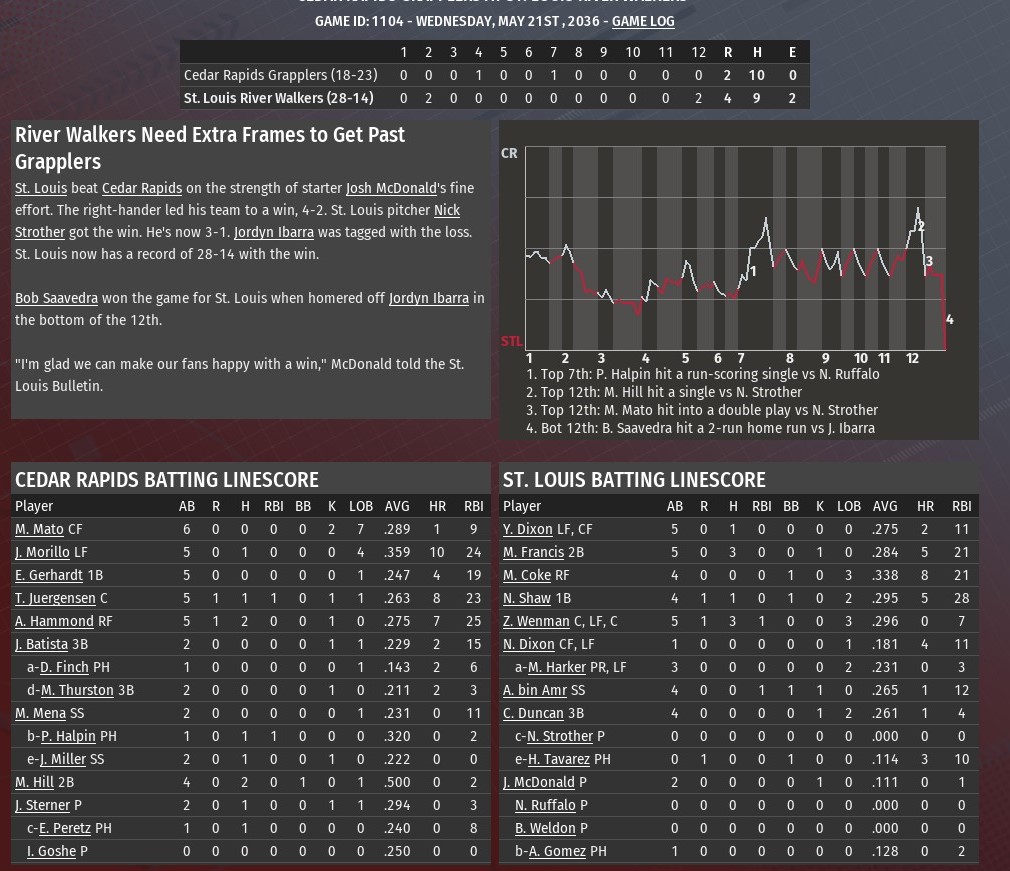This screenshot has width=1010, height=871.
Task: Open the Cedar Rapids team link in recap
Action: (x=142, y=188)
